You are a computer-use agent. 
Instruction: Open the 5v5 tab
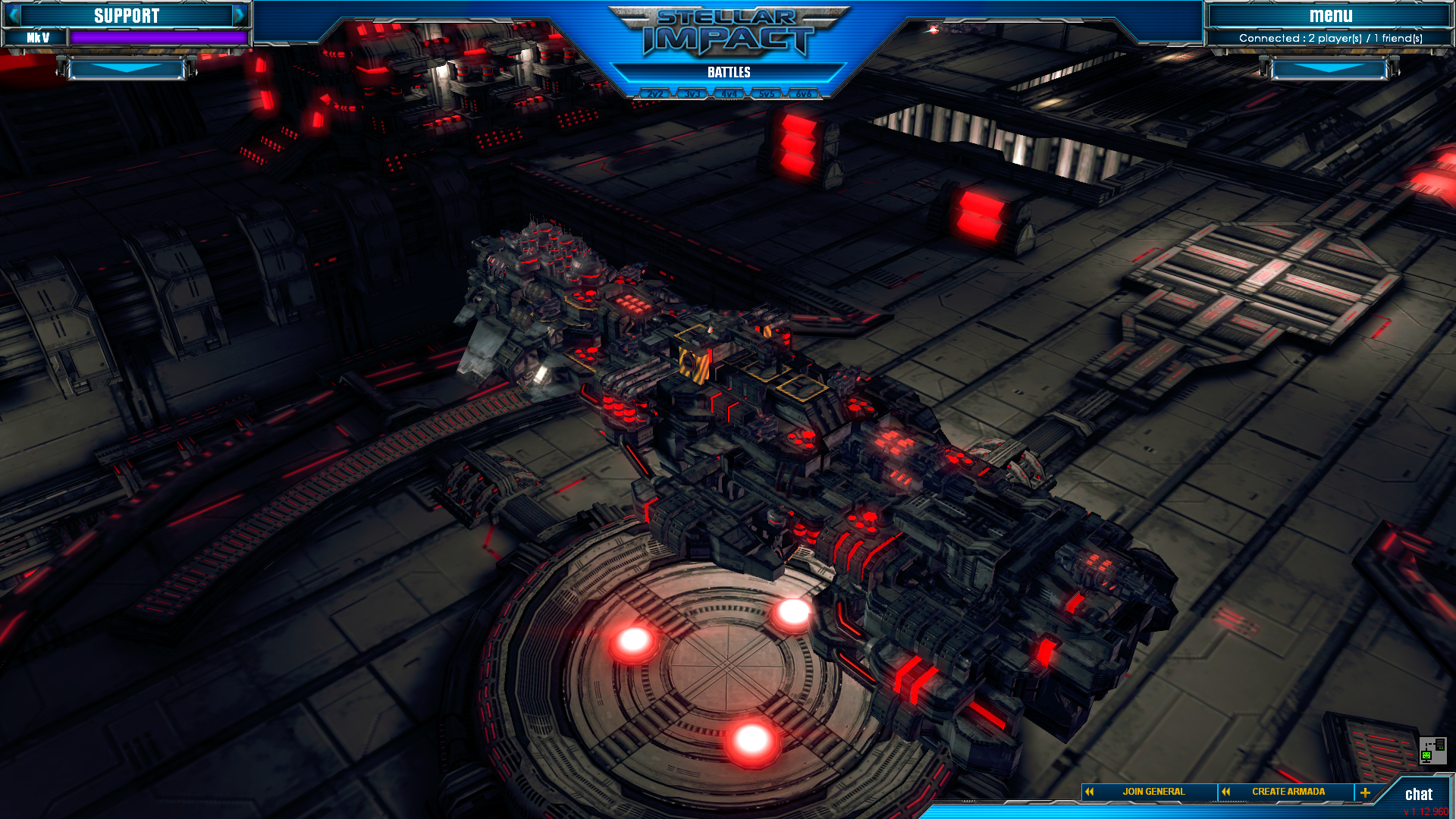[x=767, y=93]
